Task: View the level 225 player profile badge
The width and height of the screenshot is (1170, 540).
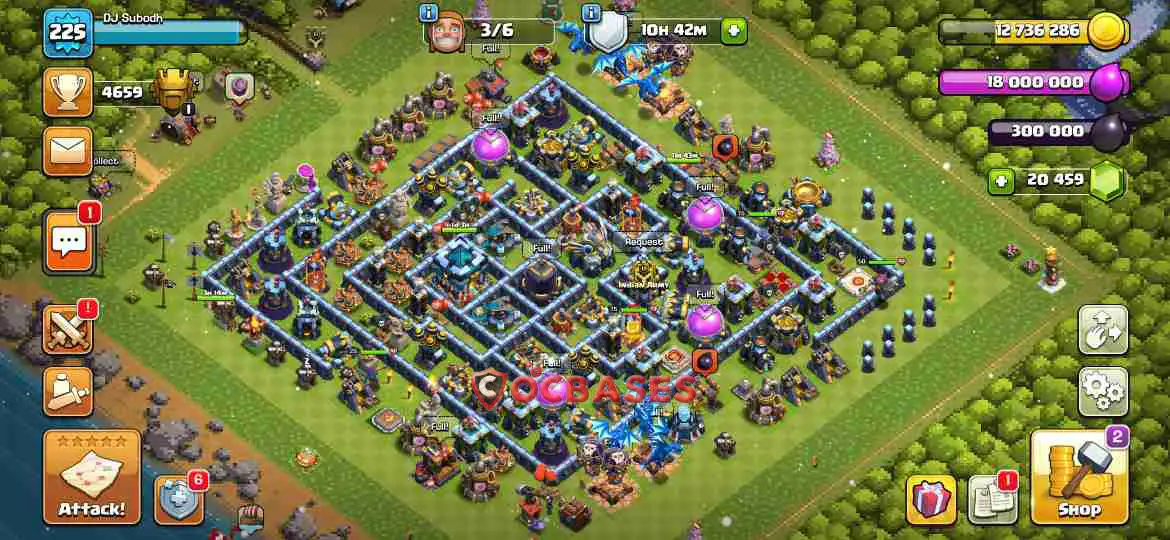Action: (68, 33)
